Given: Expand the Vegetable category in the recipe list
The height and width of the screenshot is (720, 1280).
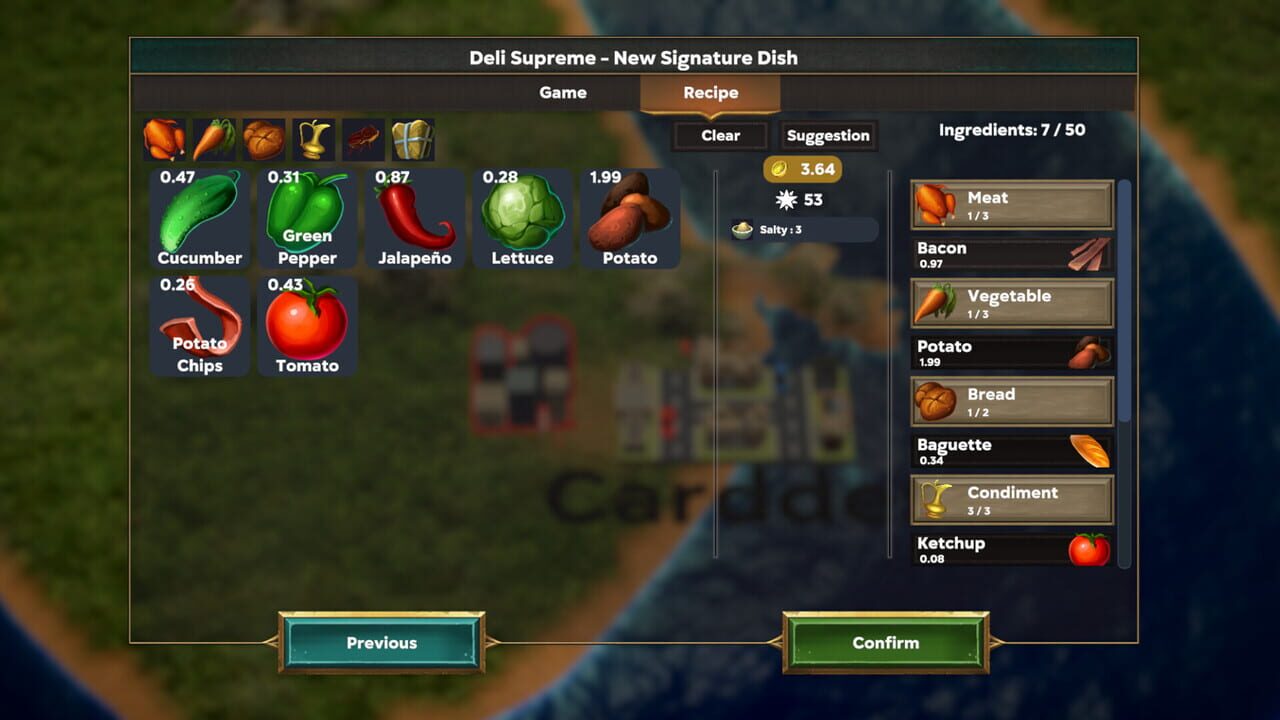Looking at the screenshot, I should [x=1011, y=302].
